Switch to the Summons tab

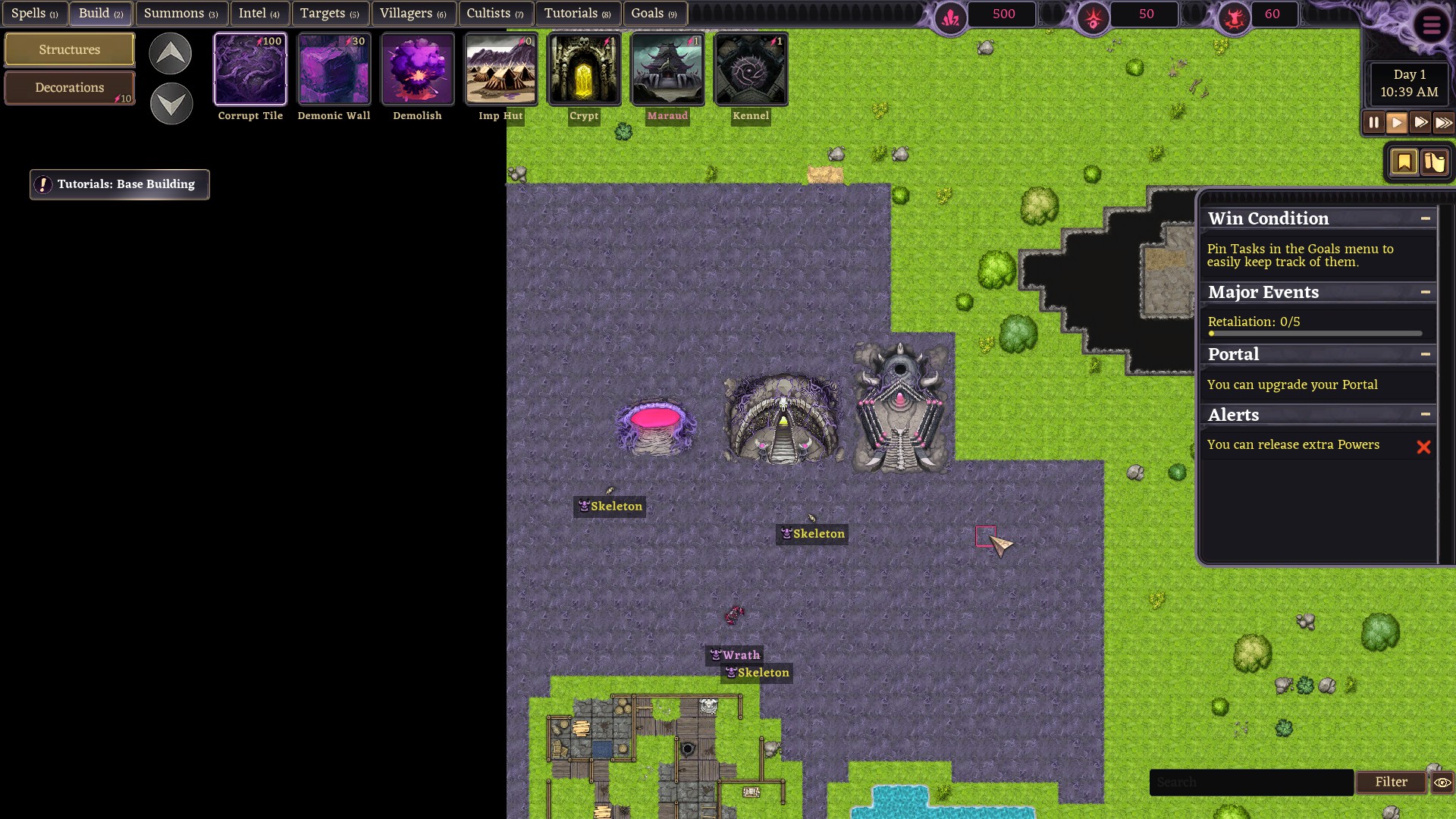180,14
